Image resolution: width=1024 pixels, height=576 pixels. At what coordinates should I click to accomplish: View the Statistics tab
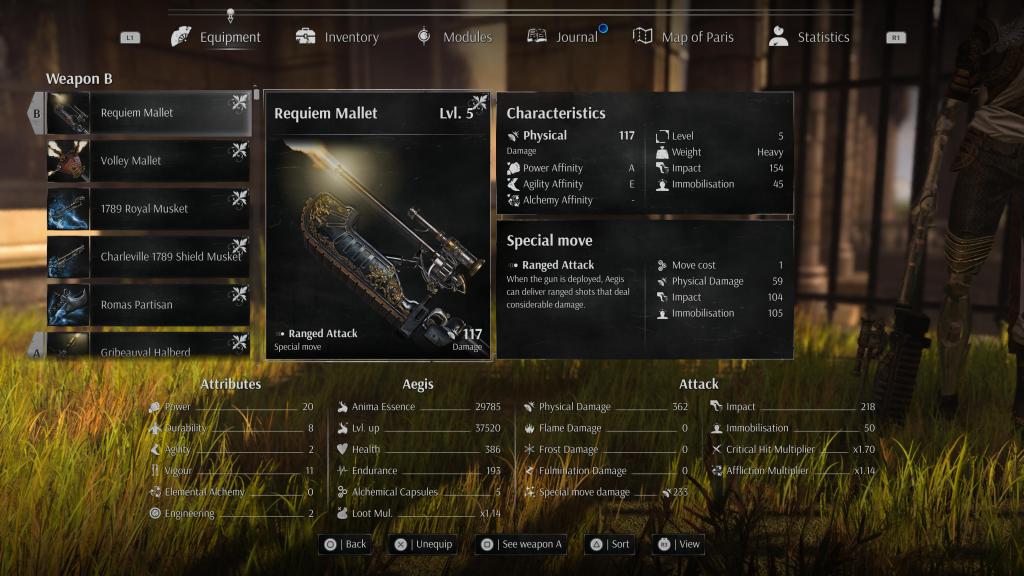point(809,37)
